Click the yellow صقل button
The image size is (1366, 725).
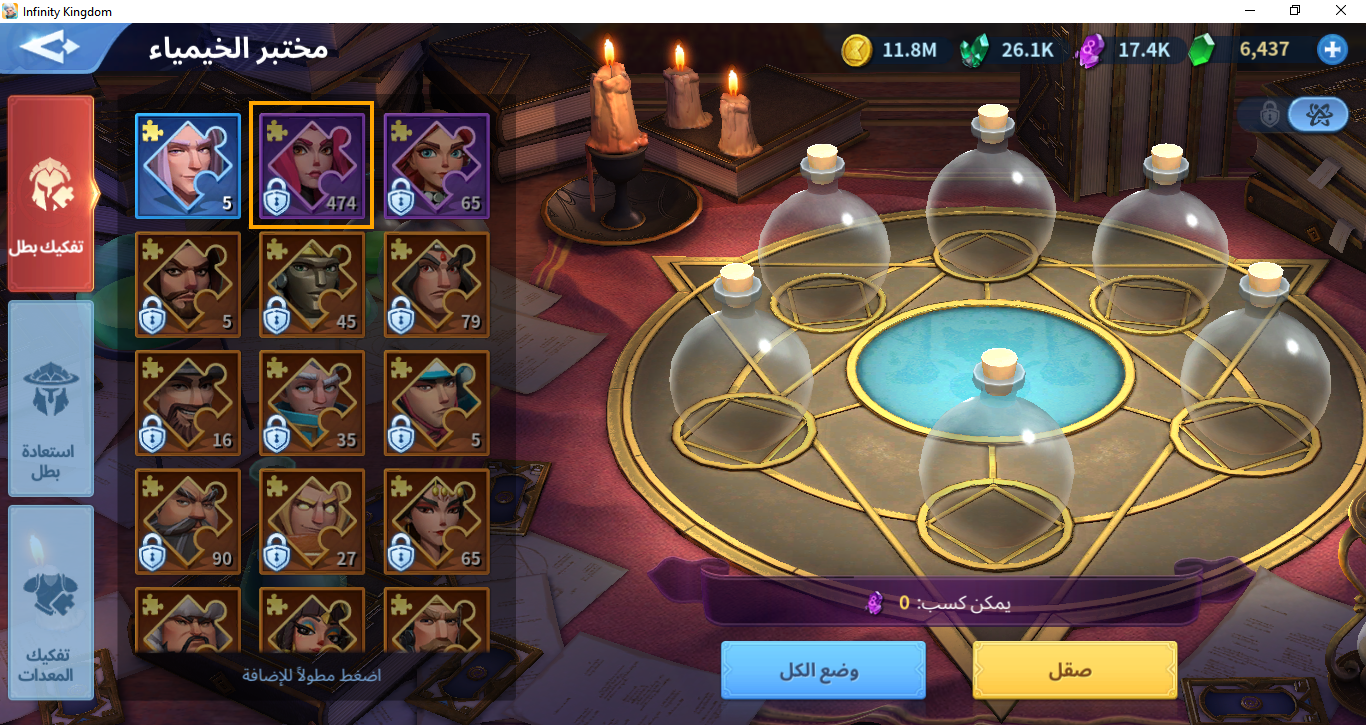coord(1074,670)
